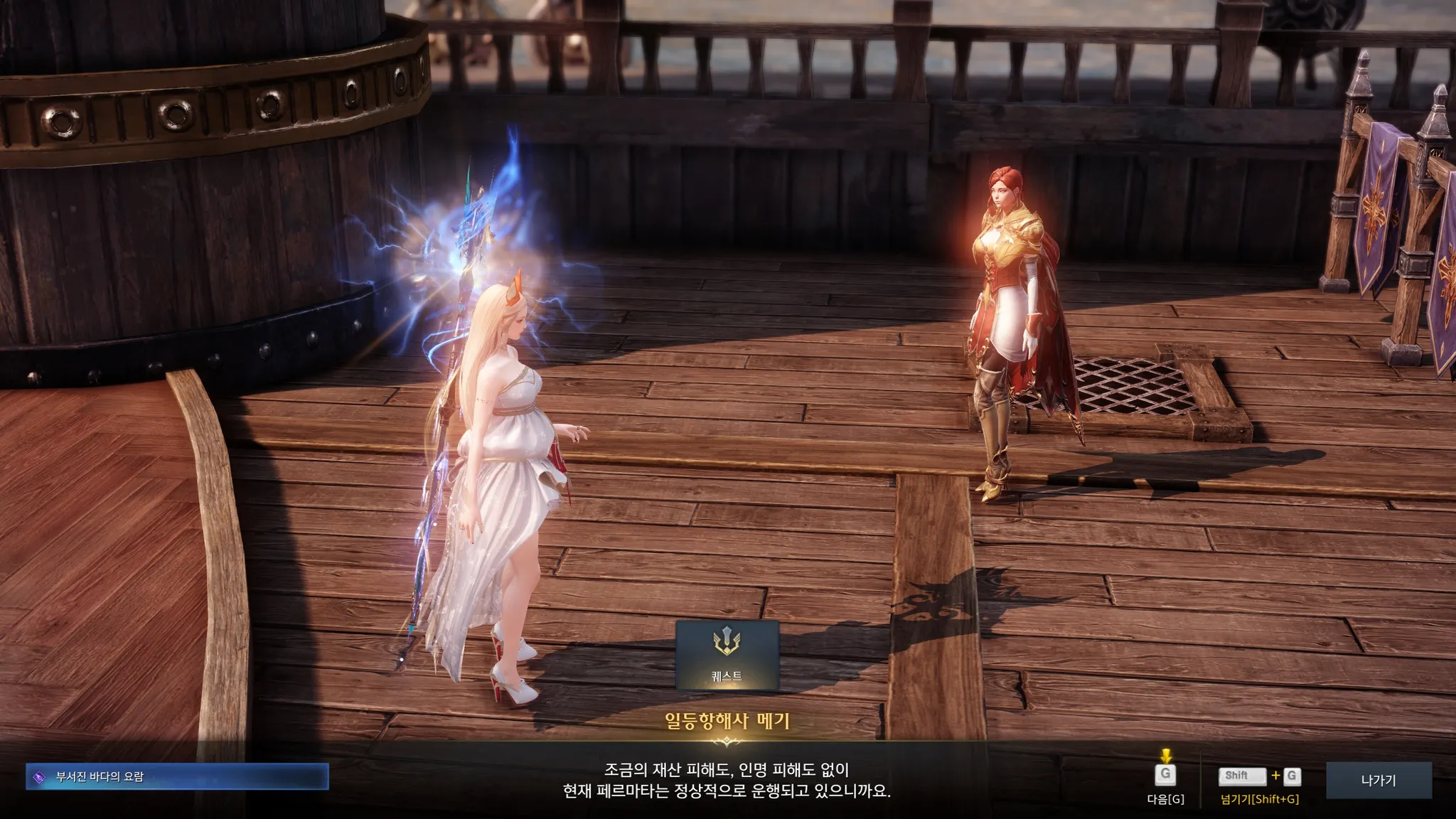The height and width of the screenshot is (819, 1456).
Task: Click the 나가기 button to leave dialogue
Action: click(x=1378, y=781)
